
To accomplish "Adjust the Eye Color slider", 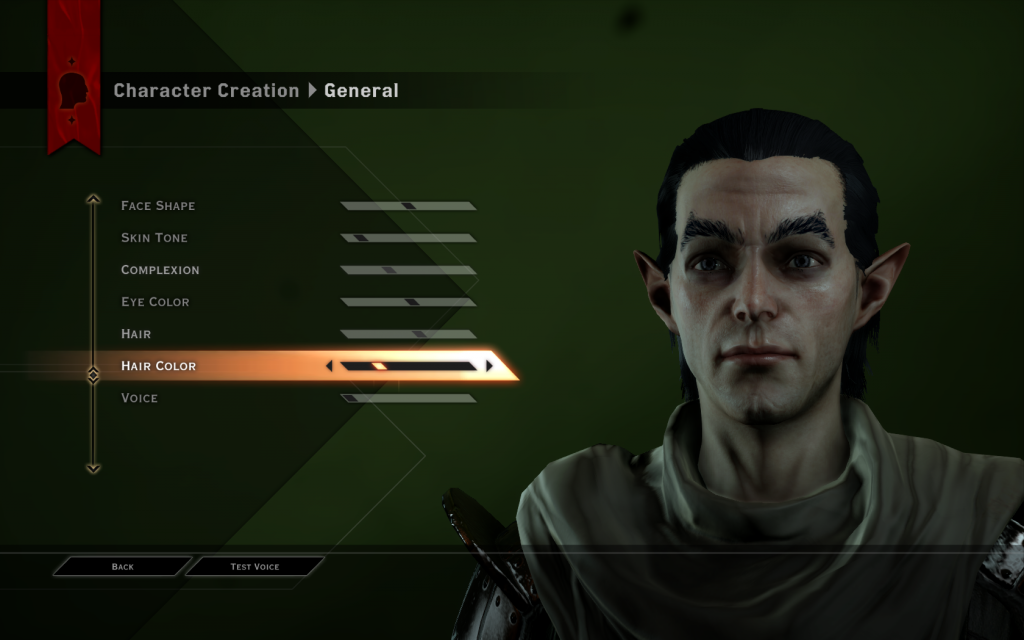I will [408, 302].
